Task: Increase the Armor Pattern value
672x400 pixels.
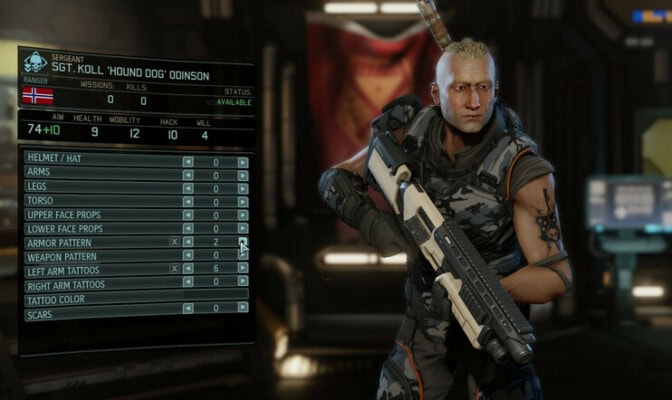Action: pos(243,242)
